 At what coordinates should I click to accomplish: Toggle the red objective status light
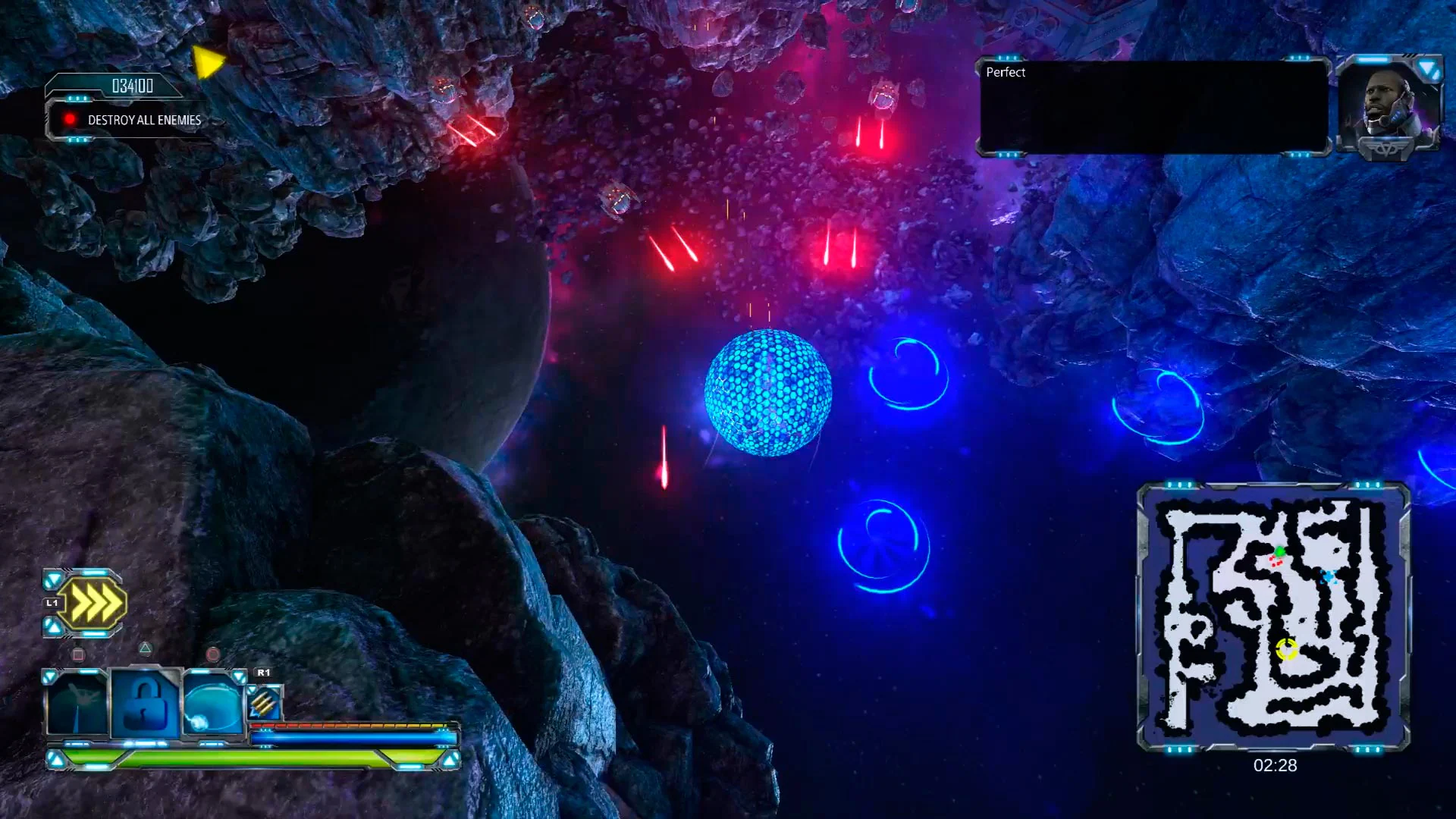point(71,119)
